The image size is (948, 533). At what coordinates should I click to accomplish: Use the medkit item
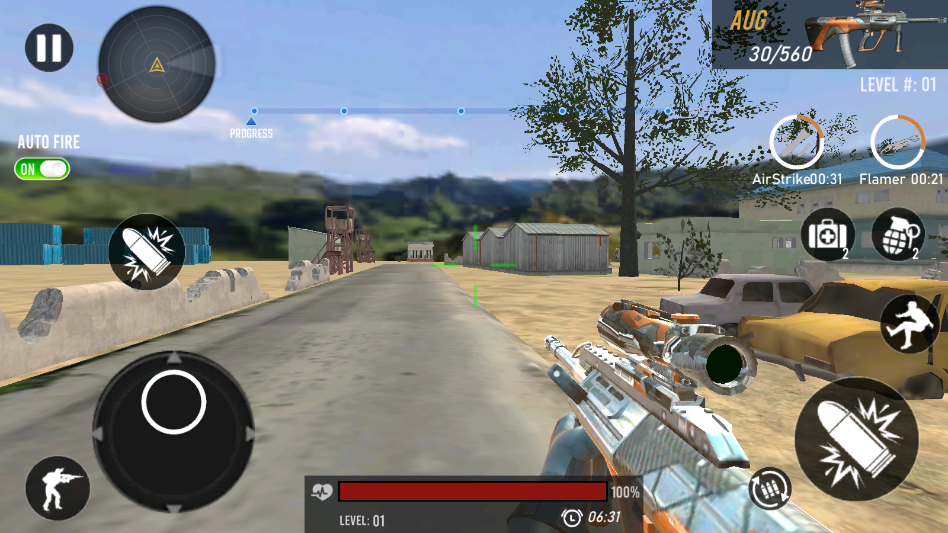click(828, 235)
